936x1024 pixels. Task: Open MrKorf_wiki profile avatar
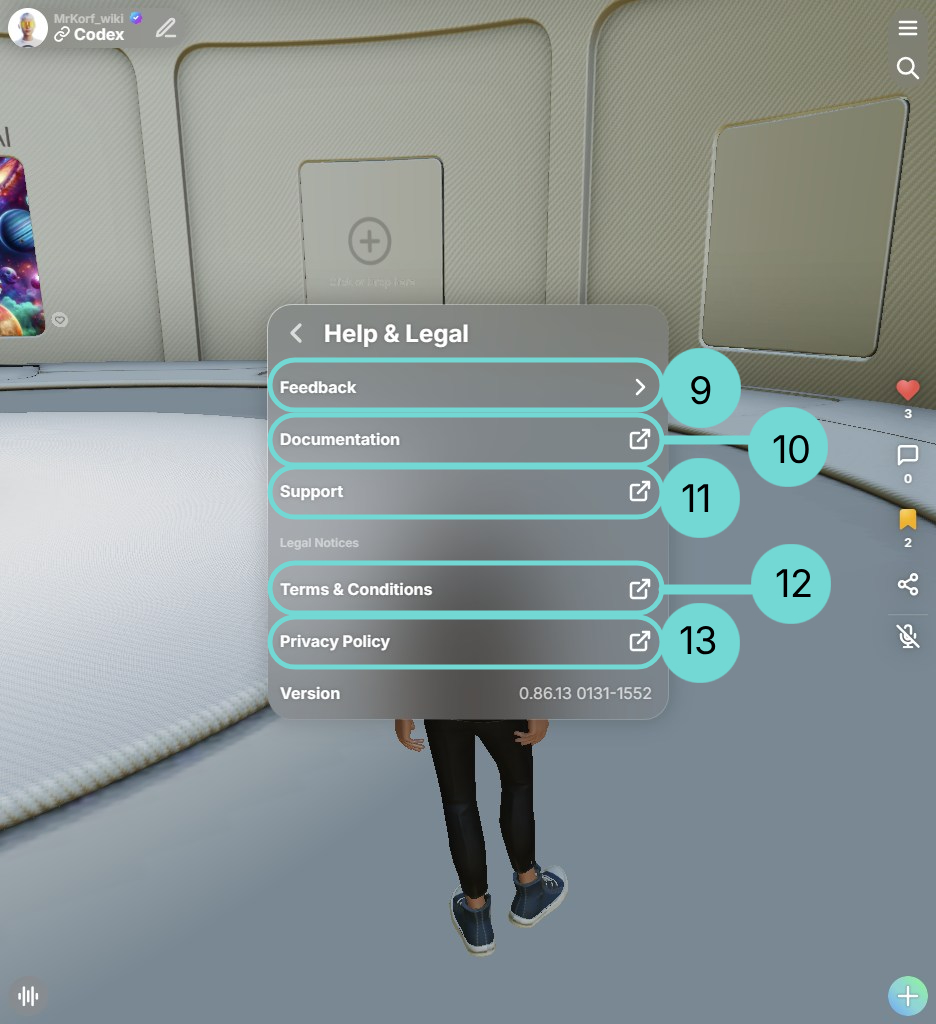coord(28,28)
